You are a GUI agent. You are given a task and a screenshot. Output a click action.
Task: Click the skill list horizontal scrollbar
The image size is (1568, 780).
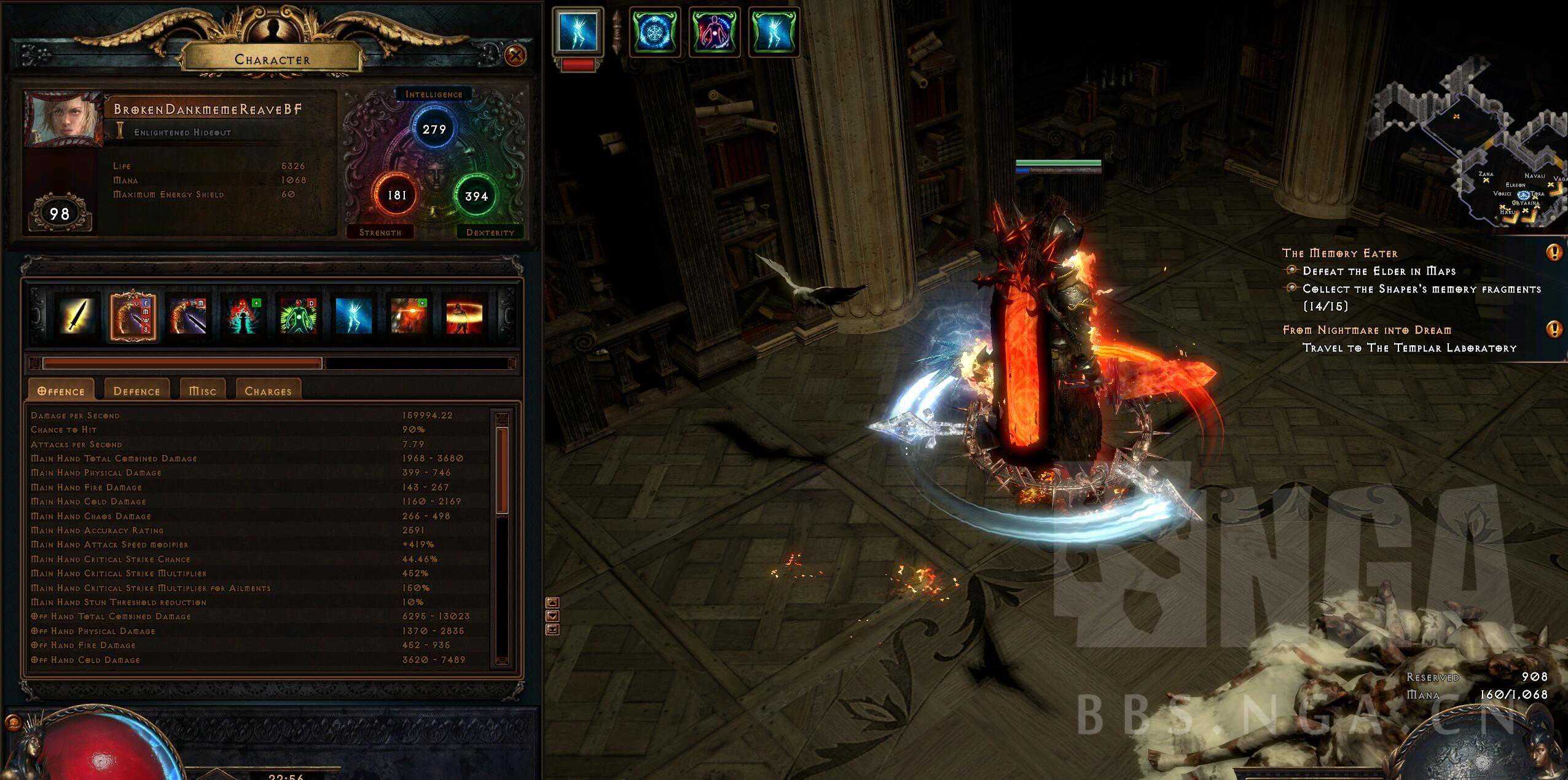(182, 364)
